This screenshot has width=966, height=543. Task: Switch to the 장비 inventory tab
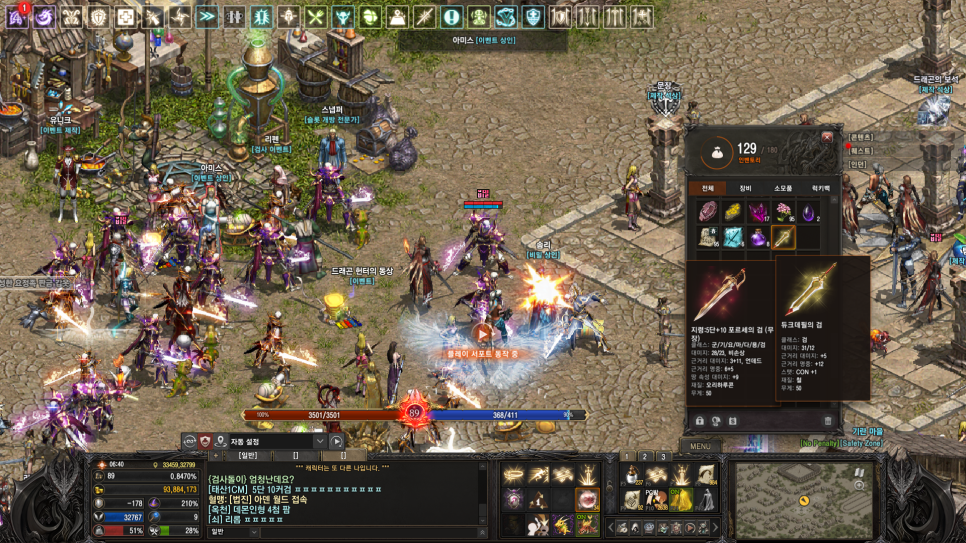745,187
